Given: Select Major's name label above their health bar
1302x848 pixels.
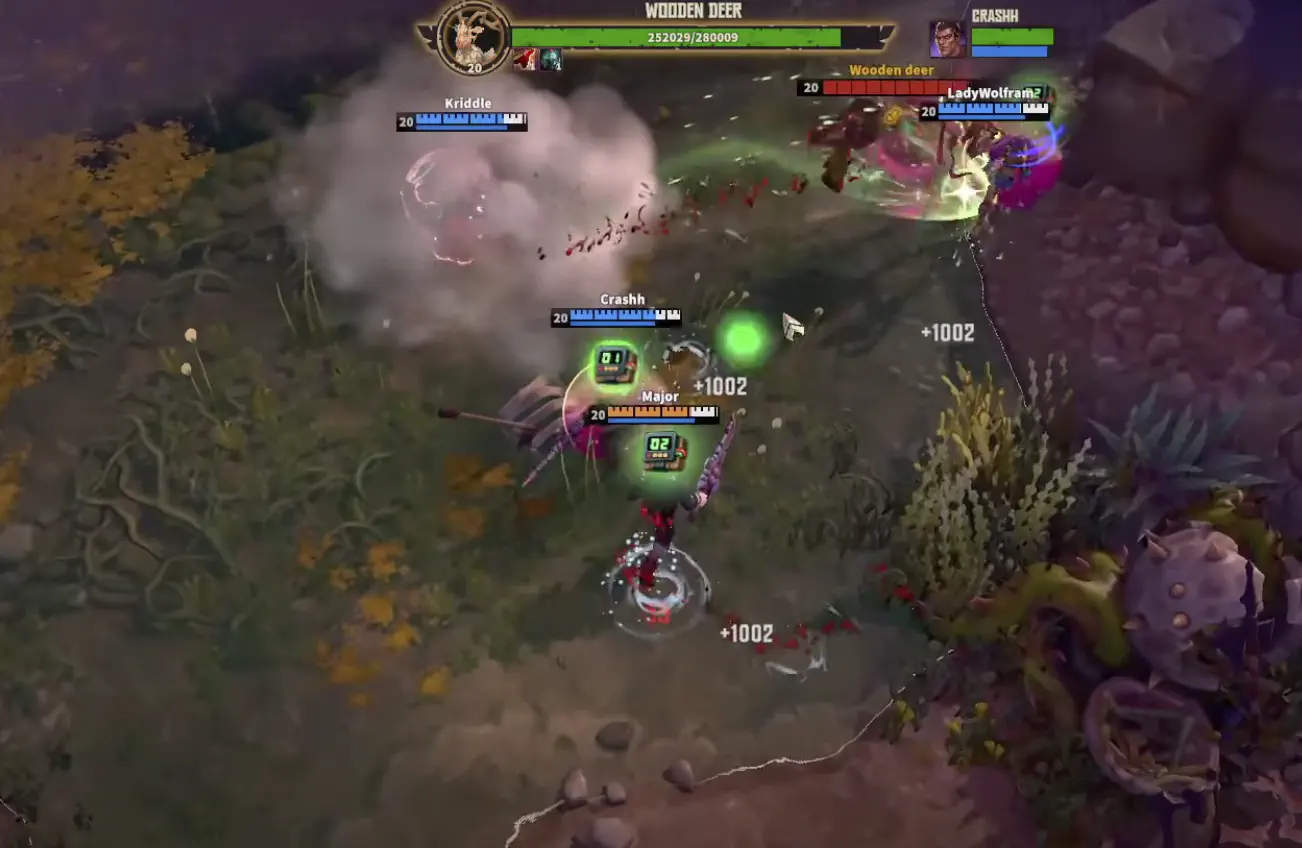Looking at the screenshot, I should [661, 396].
